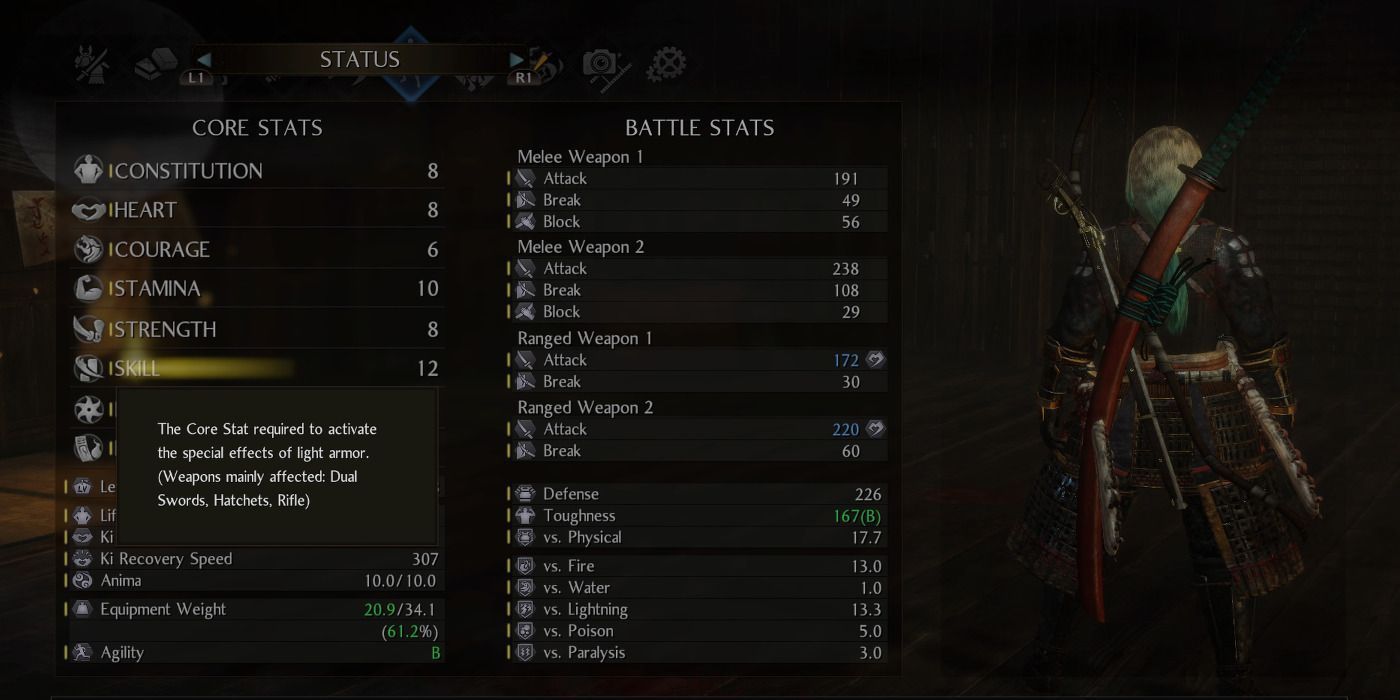The height and width of the screenshot is (700, 1400).
Task: Select Ranged Weapon 1 Attack row
Action: point(698,360)
